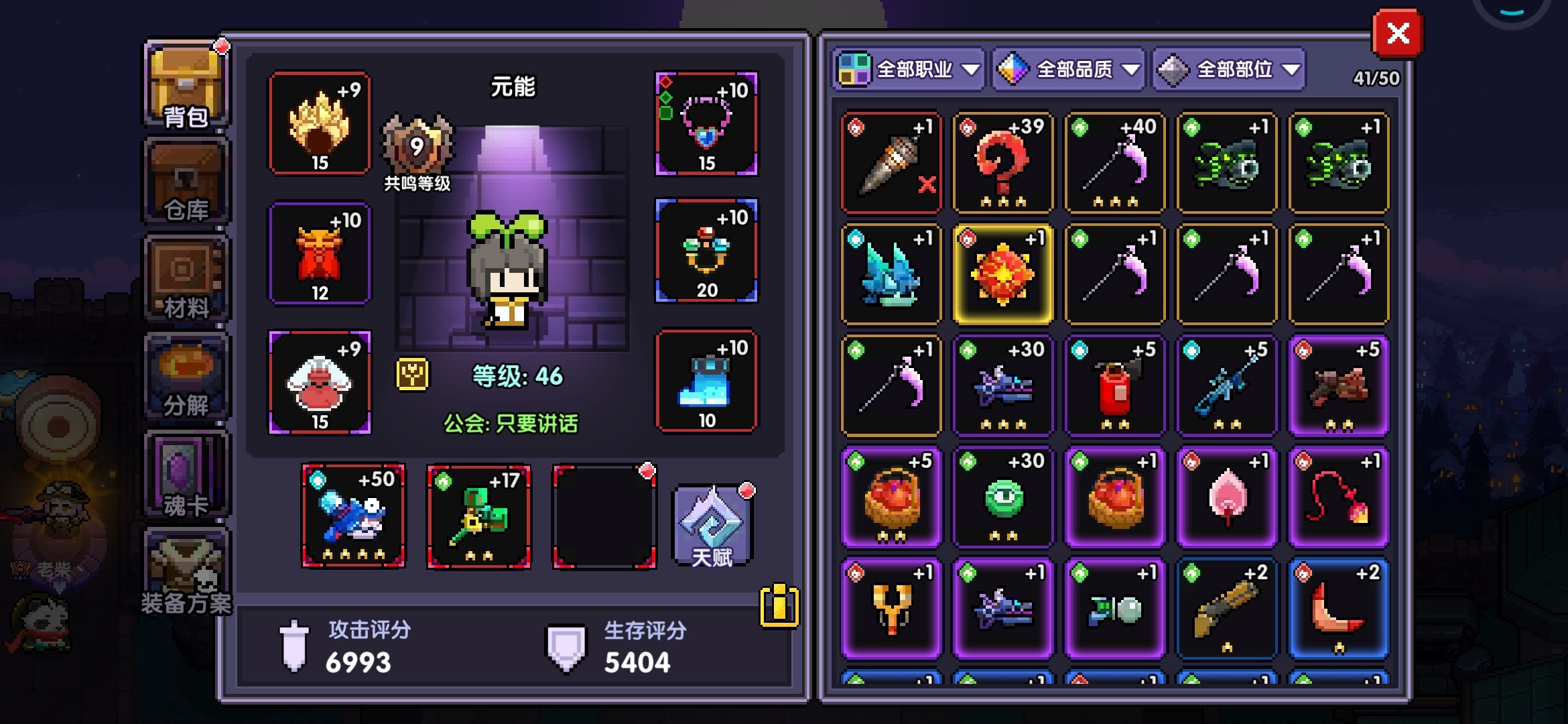Open the 魂卡 soul card tab
The image size is (1568, 724).
click(186, 476)
